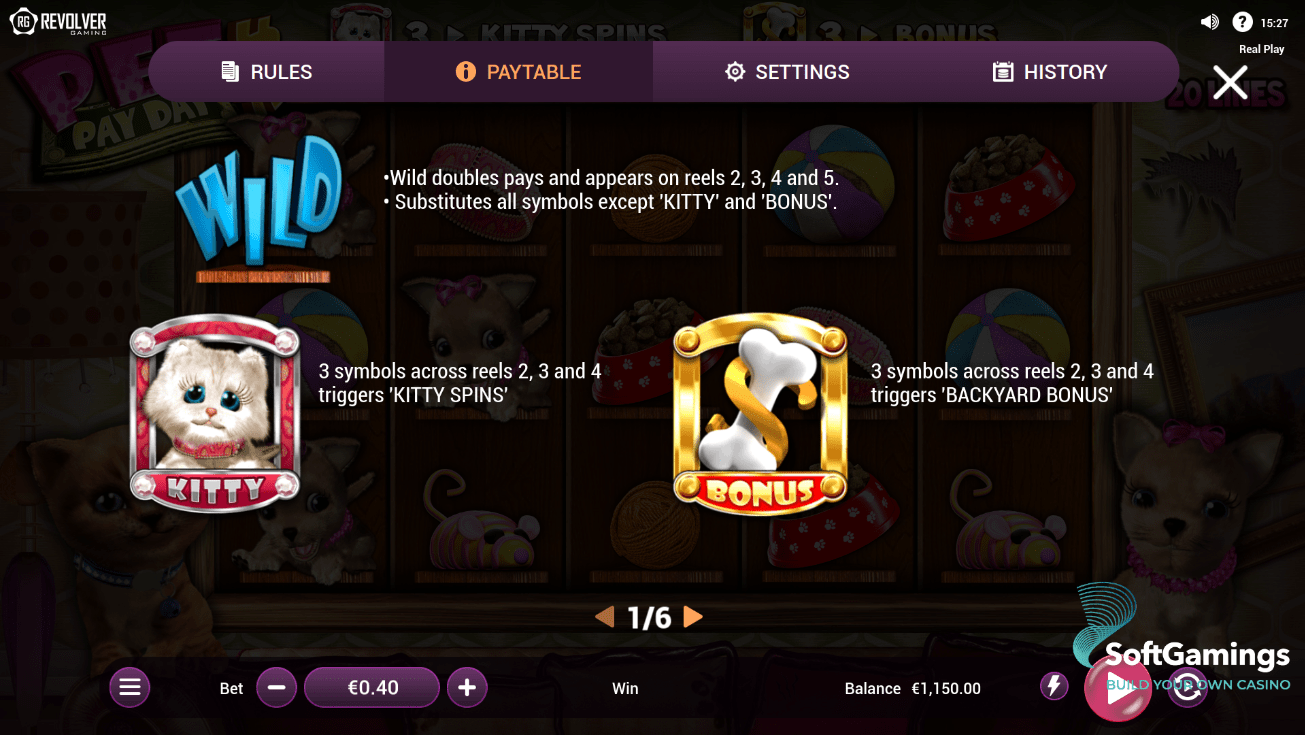Open the bet amount selector showing €0.40
Screen dimensions: 1305x735
[x=371, y=687]
